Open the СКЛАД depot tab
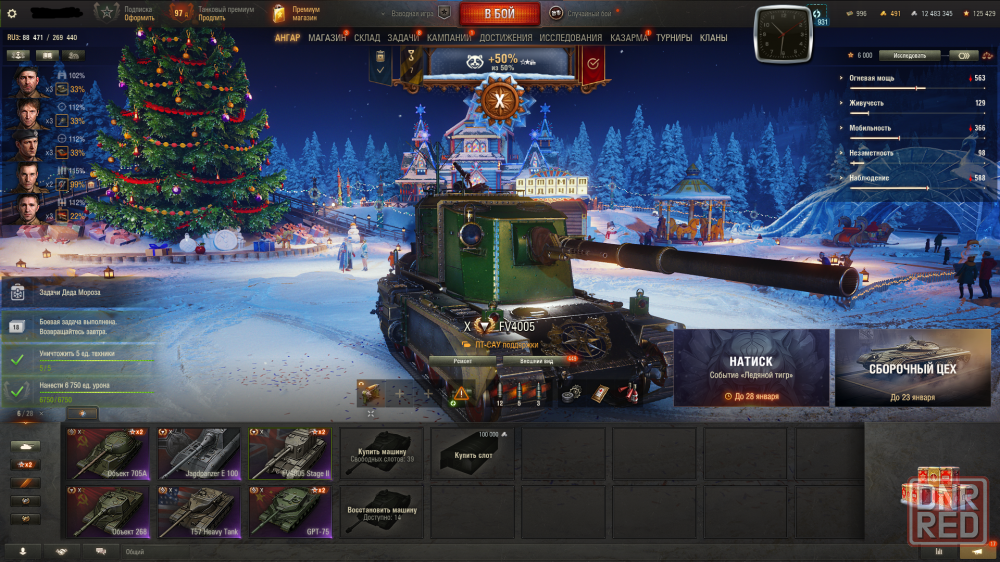Screen dimensions: 1000x562 367,38
